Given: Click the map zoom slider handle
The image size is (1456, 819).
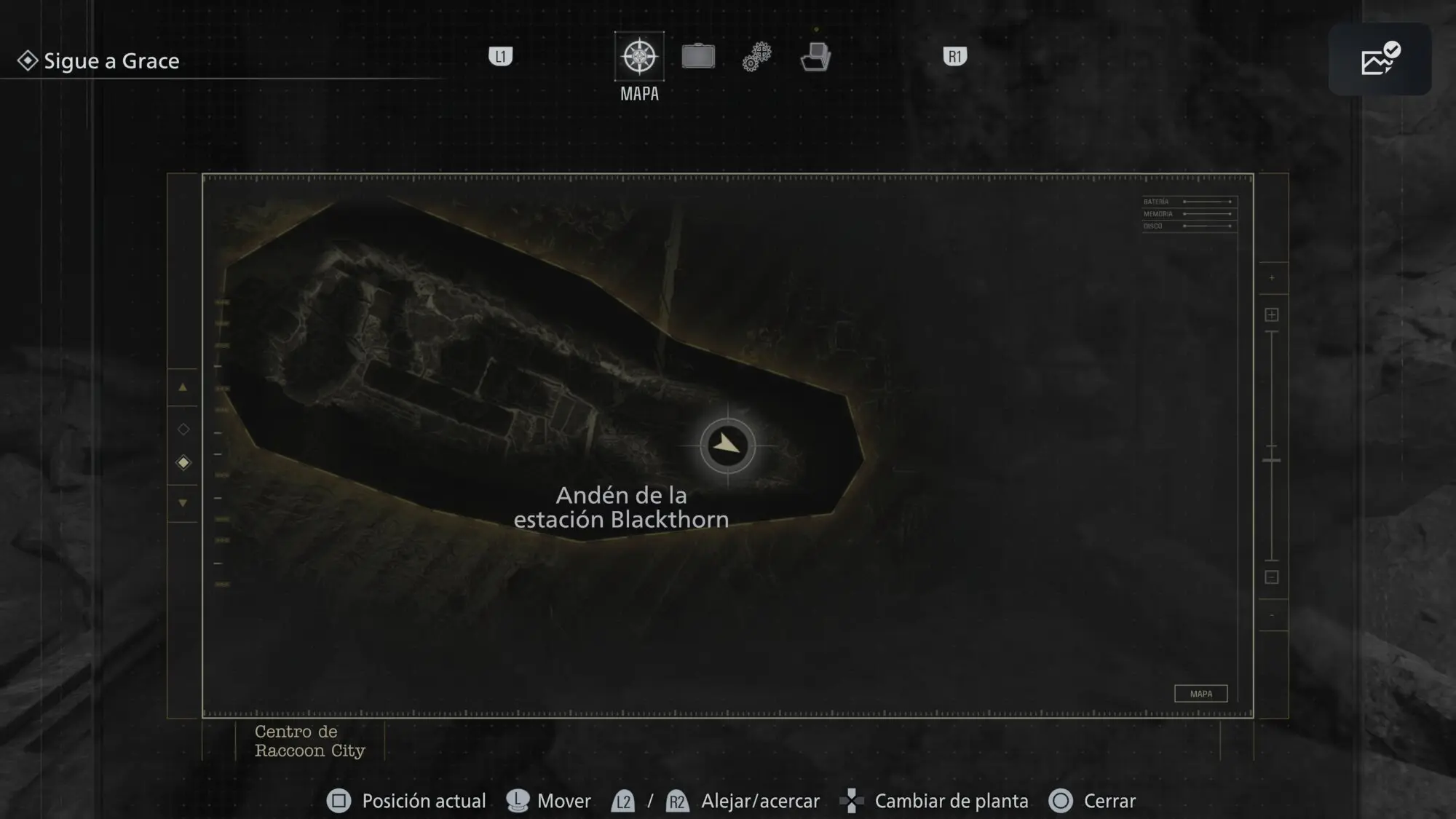Looking at the screenshot, I should click(x=1272, y=460).
